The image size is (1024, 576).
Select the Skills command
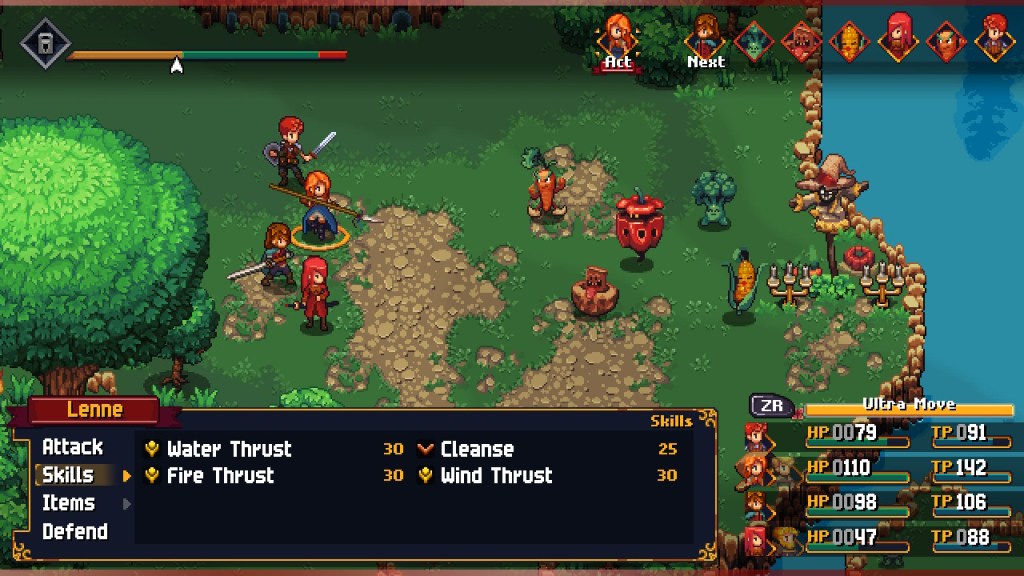(68, 475)
